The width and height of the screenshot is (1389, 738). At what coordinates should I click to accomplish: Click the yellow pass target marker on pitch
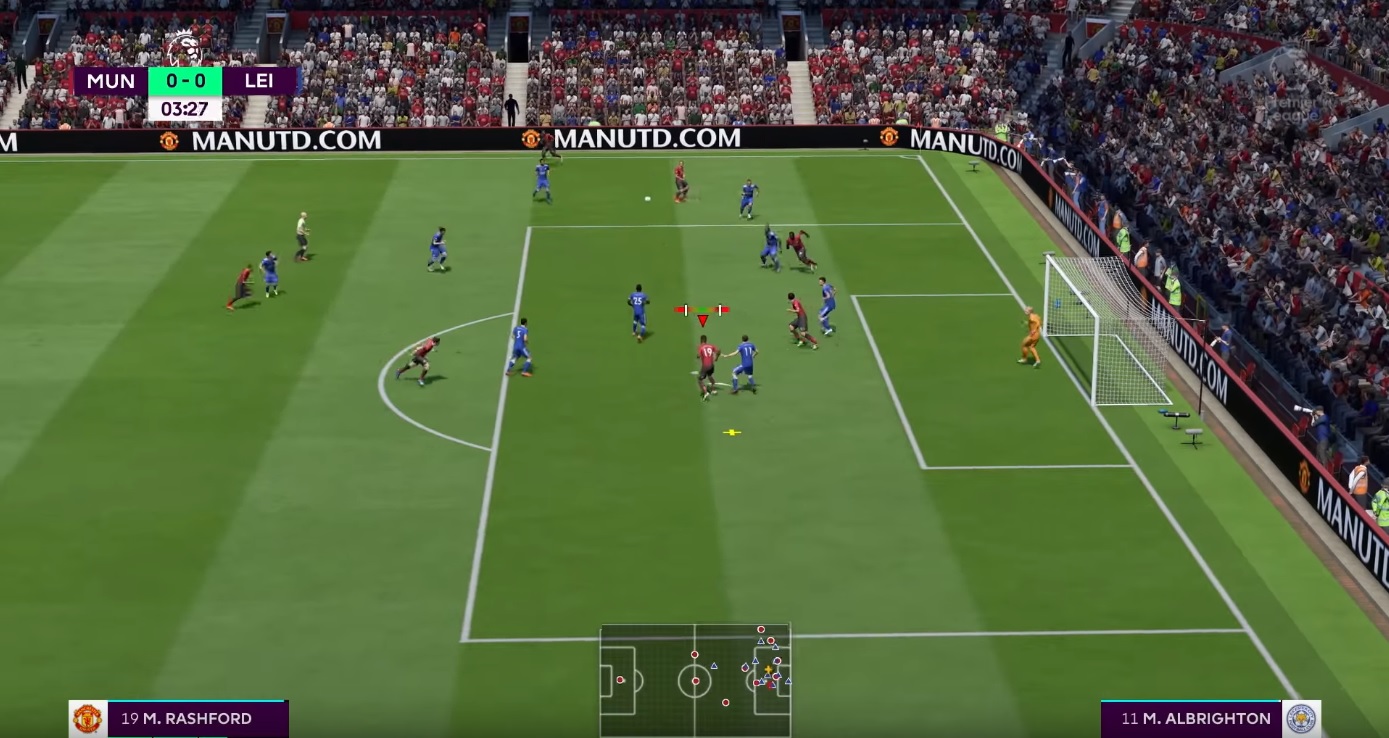coord(731,432)
